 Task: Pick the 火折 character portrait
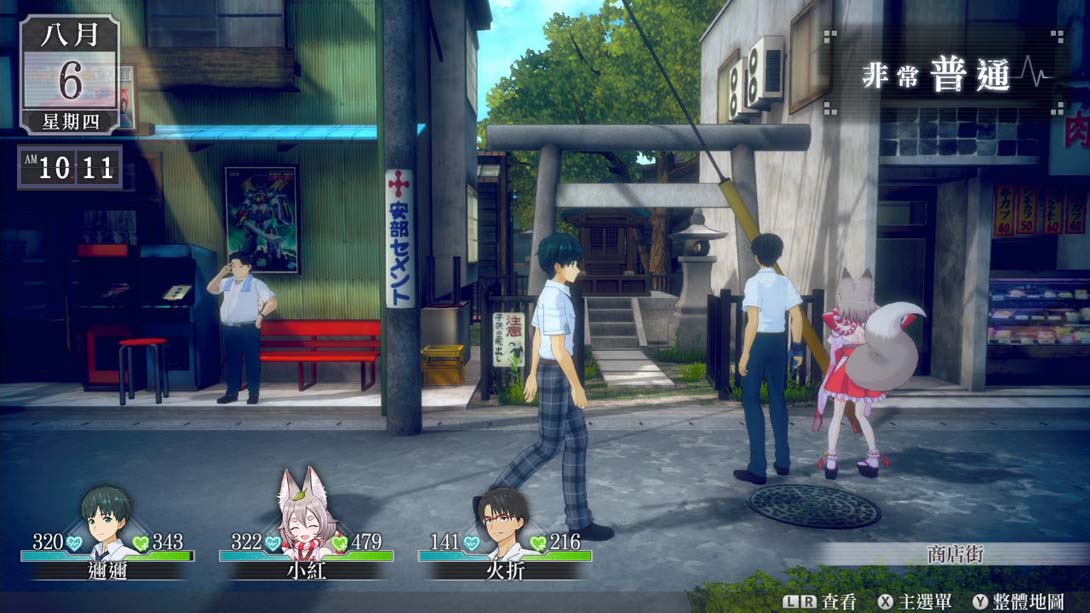[503, 522]
